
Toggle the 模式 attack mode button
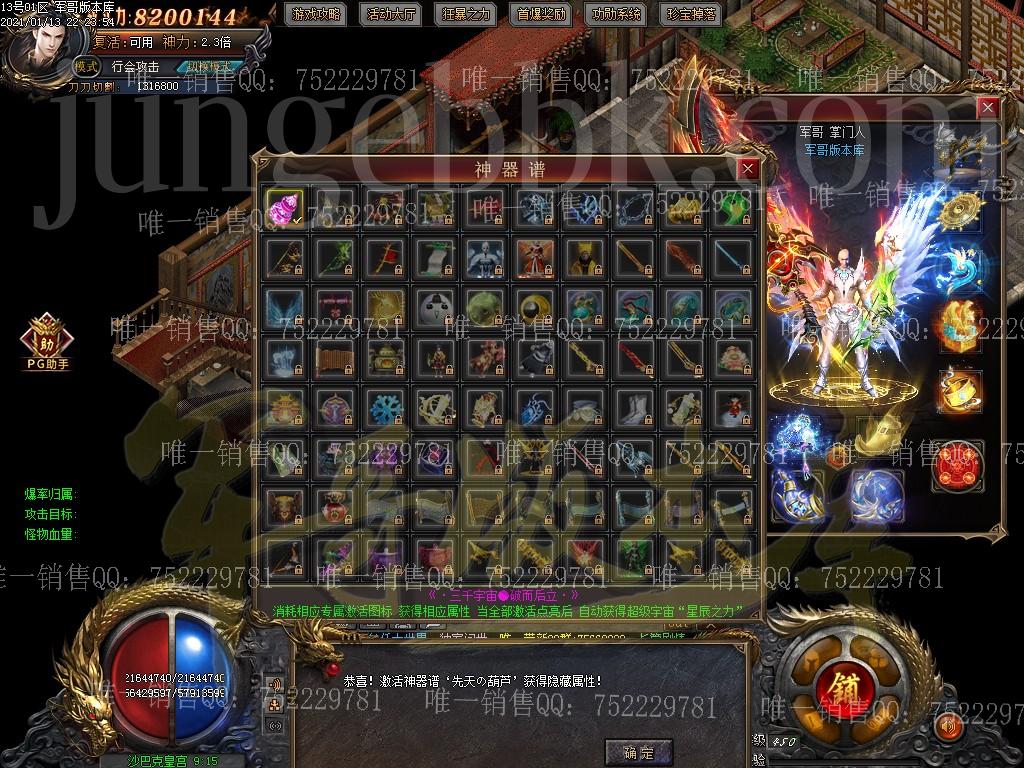(87, 67)
